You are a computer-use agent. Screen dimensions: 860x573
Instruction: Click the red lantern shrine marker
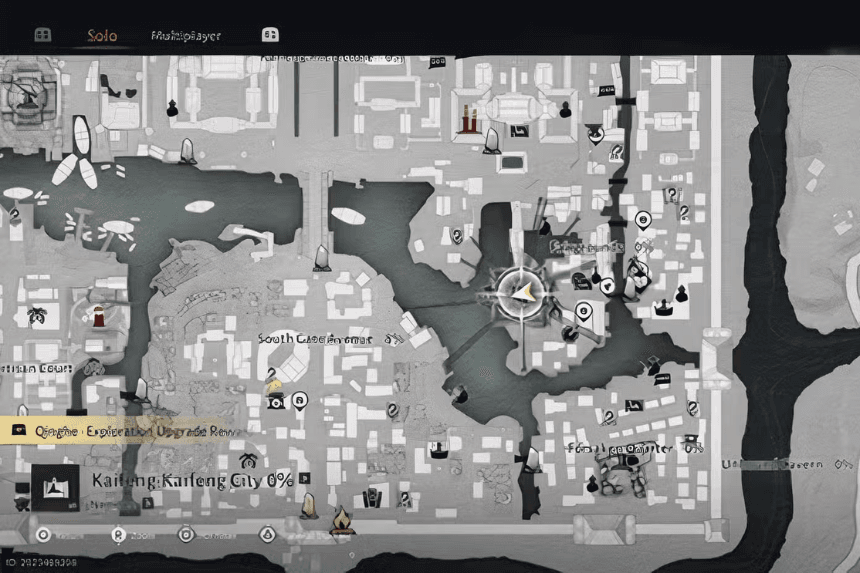click(468, 117)
